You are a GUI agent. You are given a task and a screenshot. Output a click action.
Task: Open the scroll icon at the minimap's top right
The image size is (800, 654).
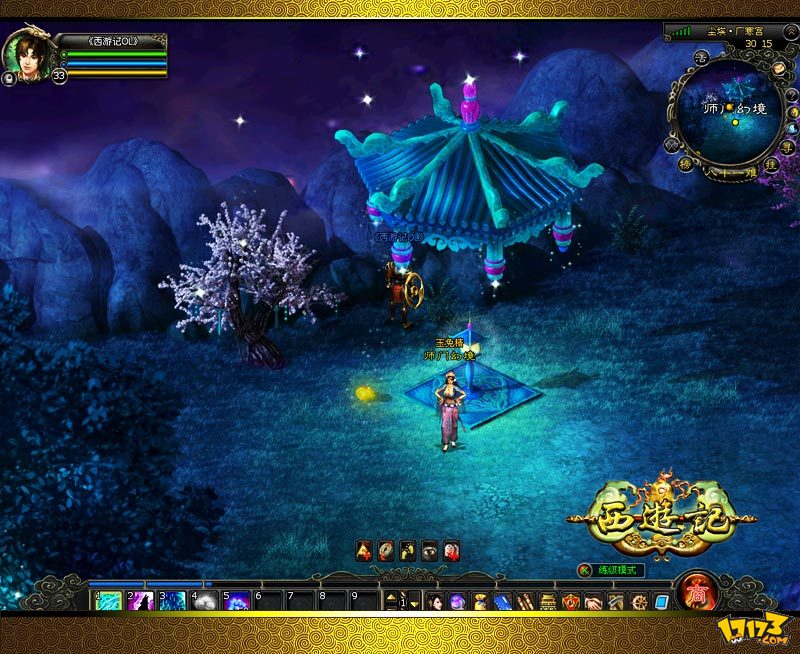coord(780,69)
